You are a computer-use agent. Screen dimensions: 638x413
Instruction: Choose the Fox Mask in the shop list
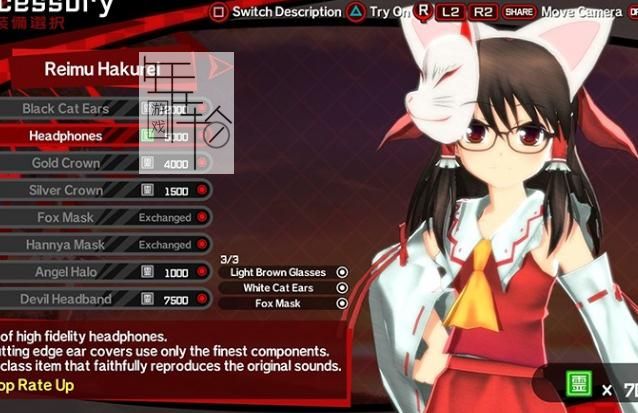(67, 217)
